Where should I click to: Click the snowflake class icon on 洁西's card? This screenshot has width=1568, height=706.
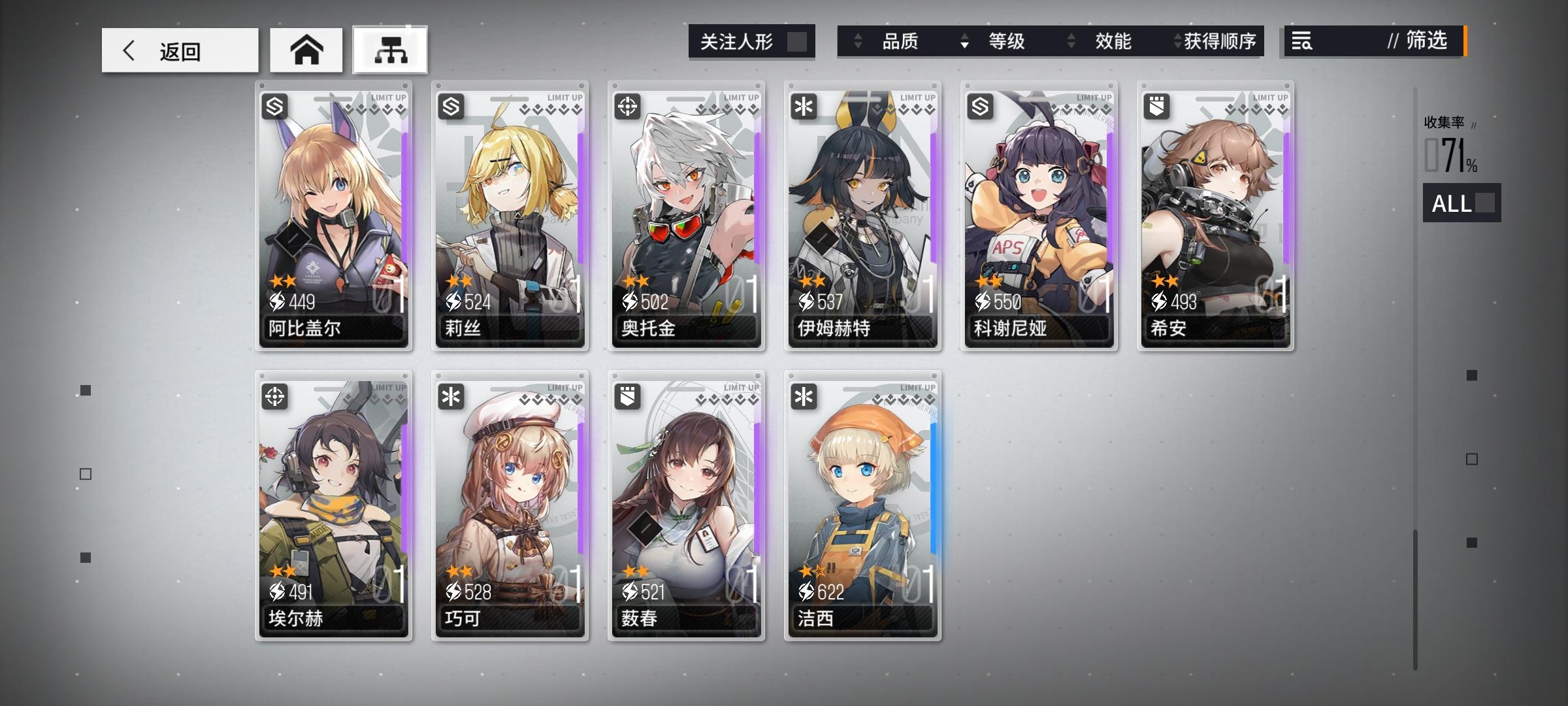coord(805,397)
